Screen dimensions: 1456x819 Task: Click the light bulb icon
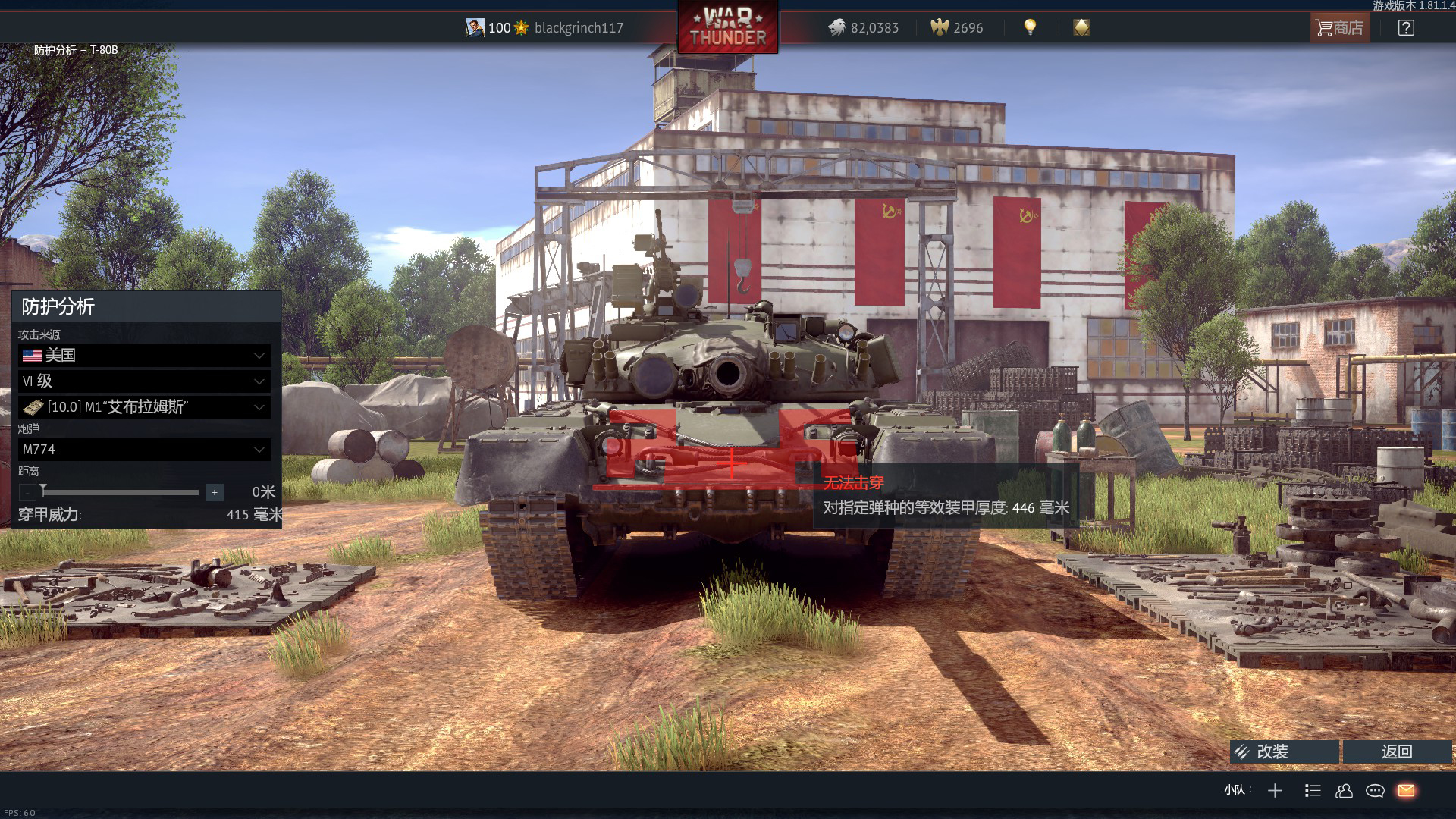[x=1030, y=27]
